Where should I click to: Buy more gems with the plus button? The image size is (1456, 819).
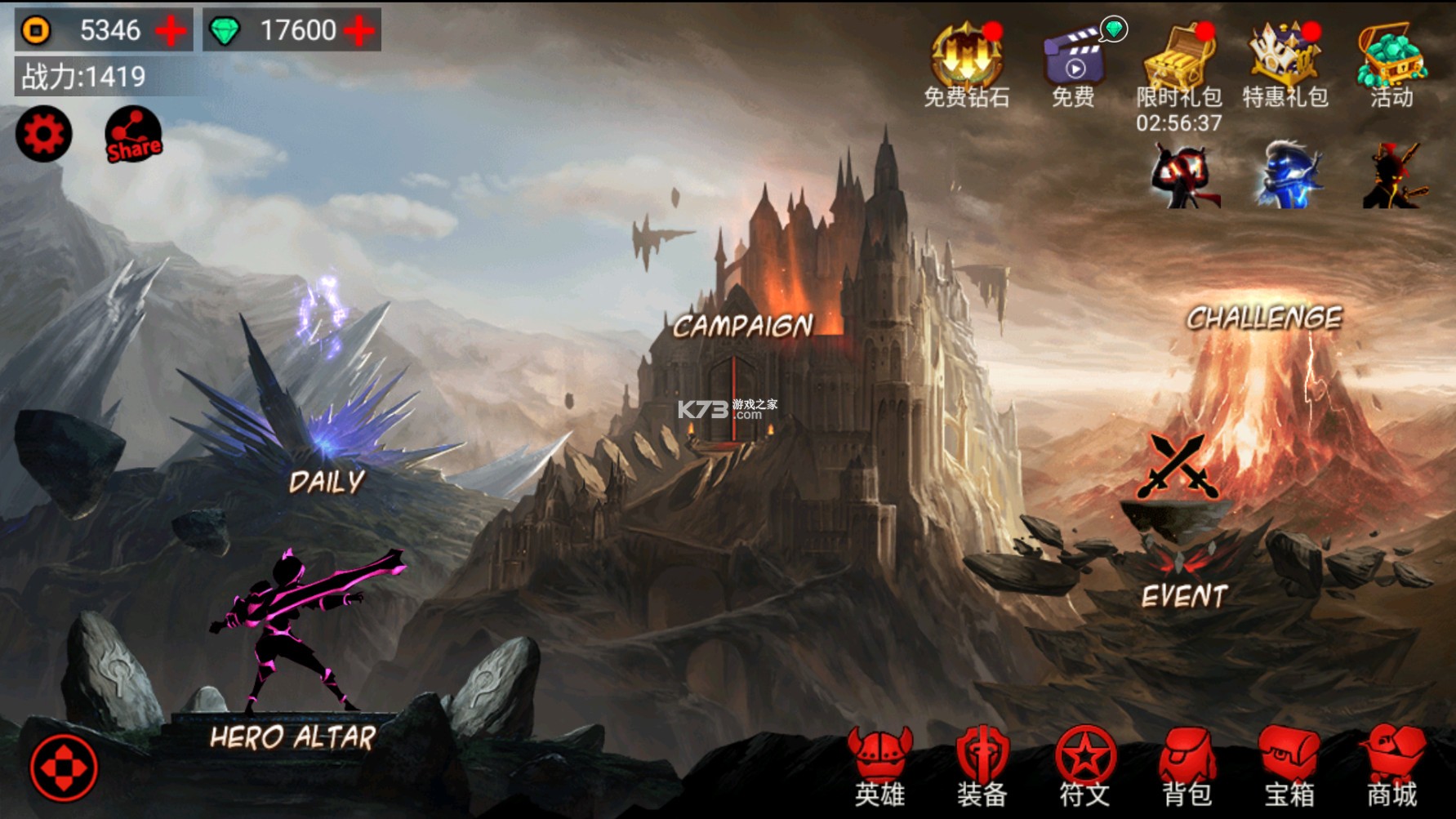click(359, 31)
